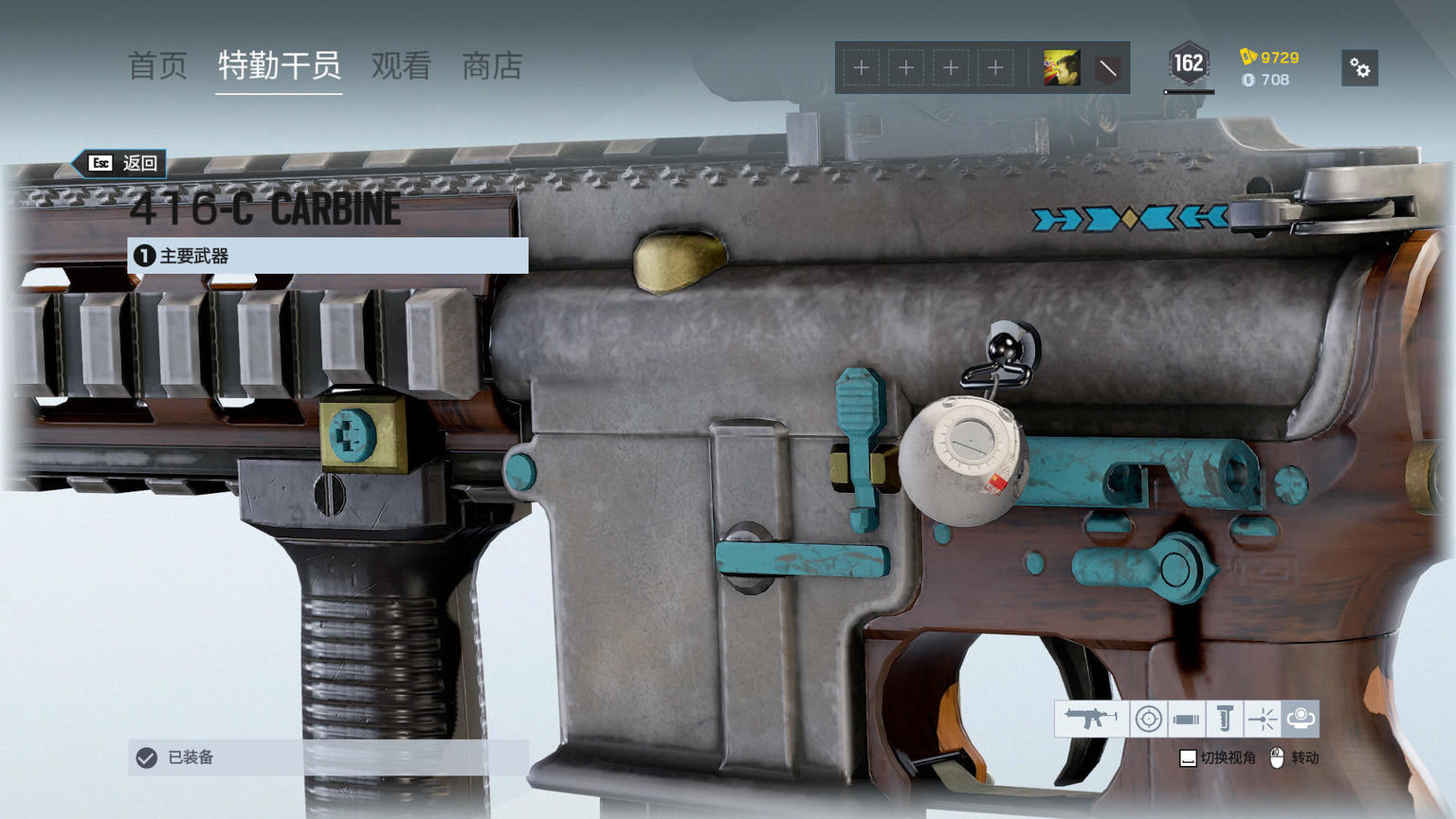The height and width of the screenshot is (819, 1456).
Task: Open the gear settings menu
Action: pyautogui.click(x=1359, y=68)
